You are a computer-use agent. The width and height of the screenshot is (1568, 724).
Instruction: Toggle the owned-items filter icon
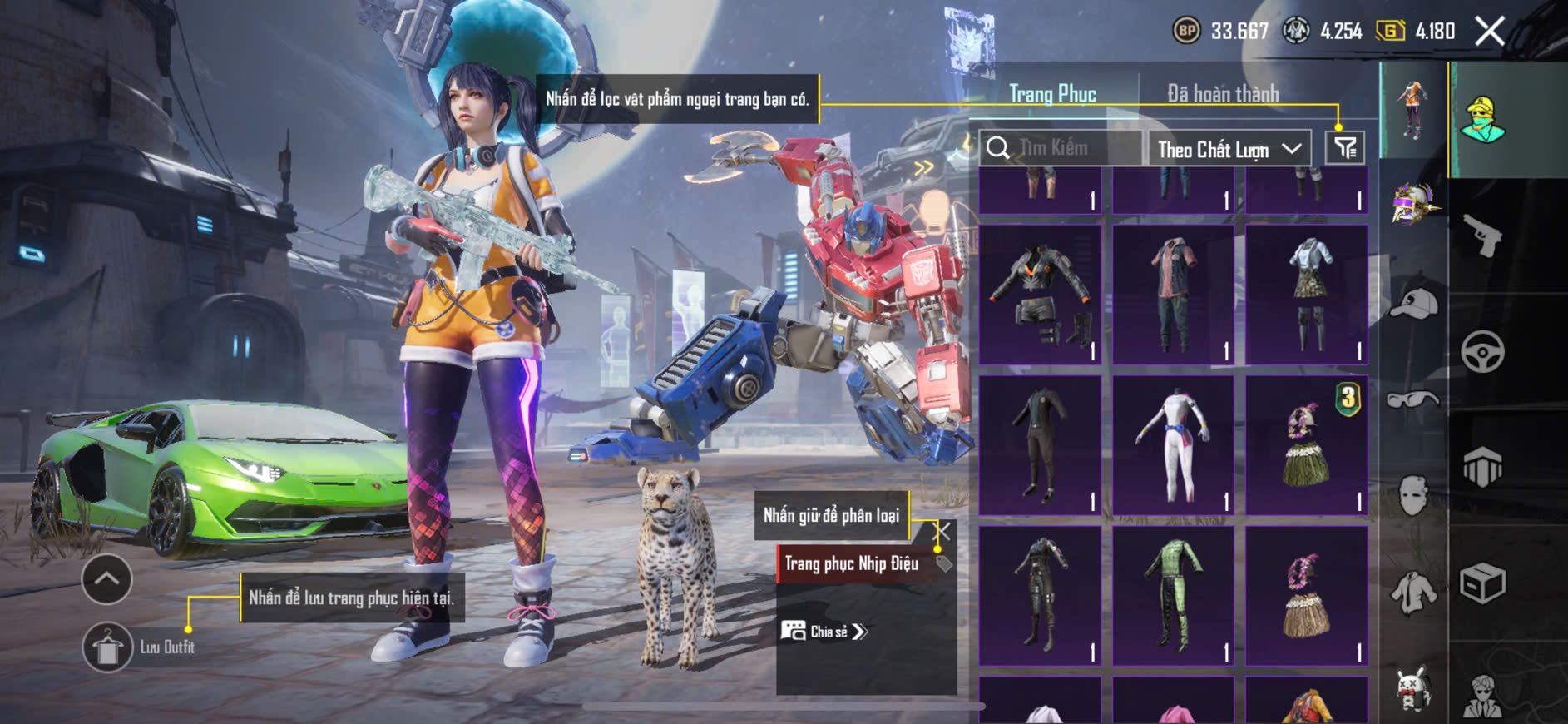coord(1345,149)
